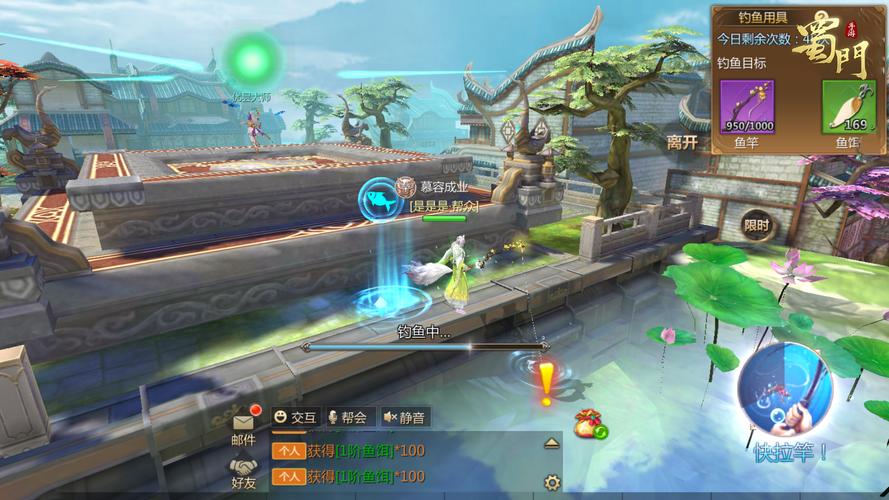The width and height of the screenshot is (889, 500).
Task: Click the lucky gift bag icon
Action: 589,424
